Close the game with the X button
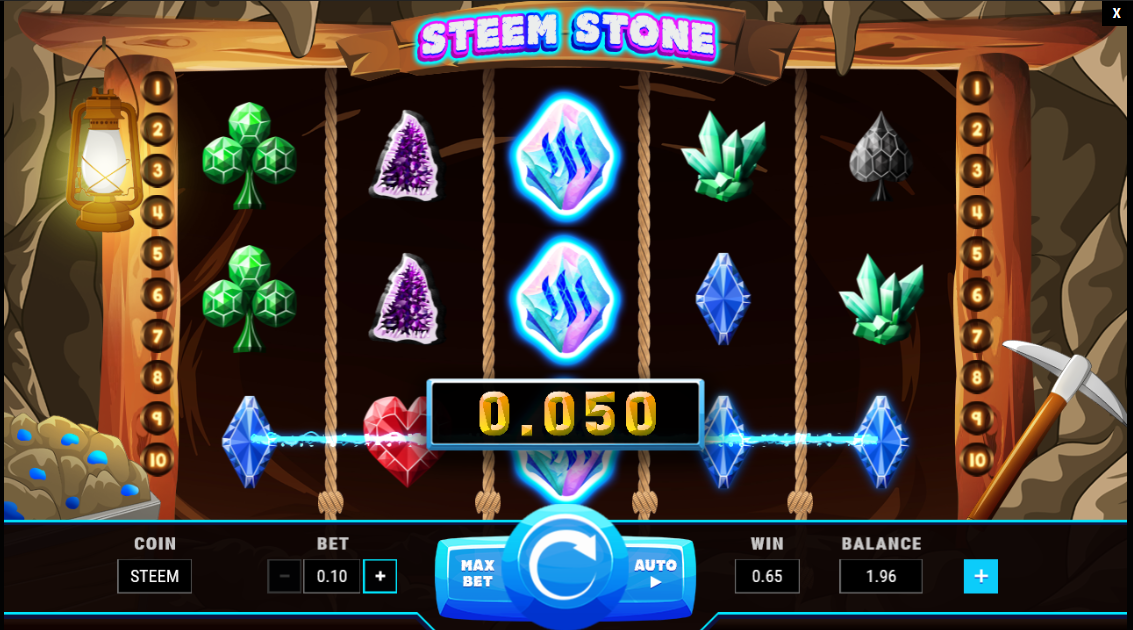1133x630 pixels. 1117,13
